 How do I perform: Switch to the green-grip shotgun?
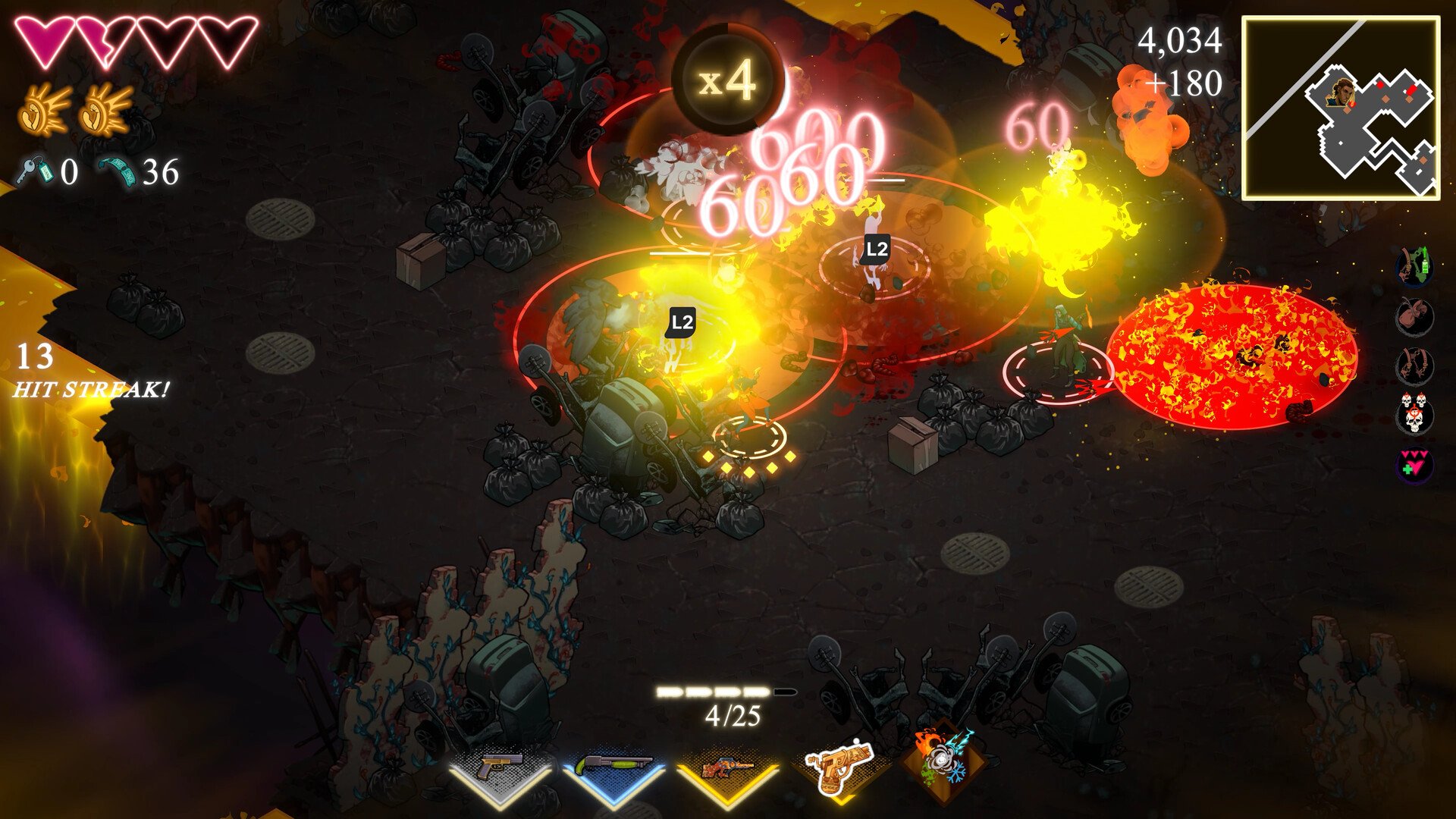(x=613, y=767)
